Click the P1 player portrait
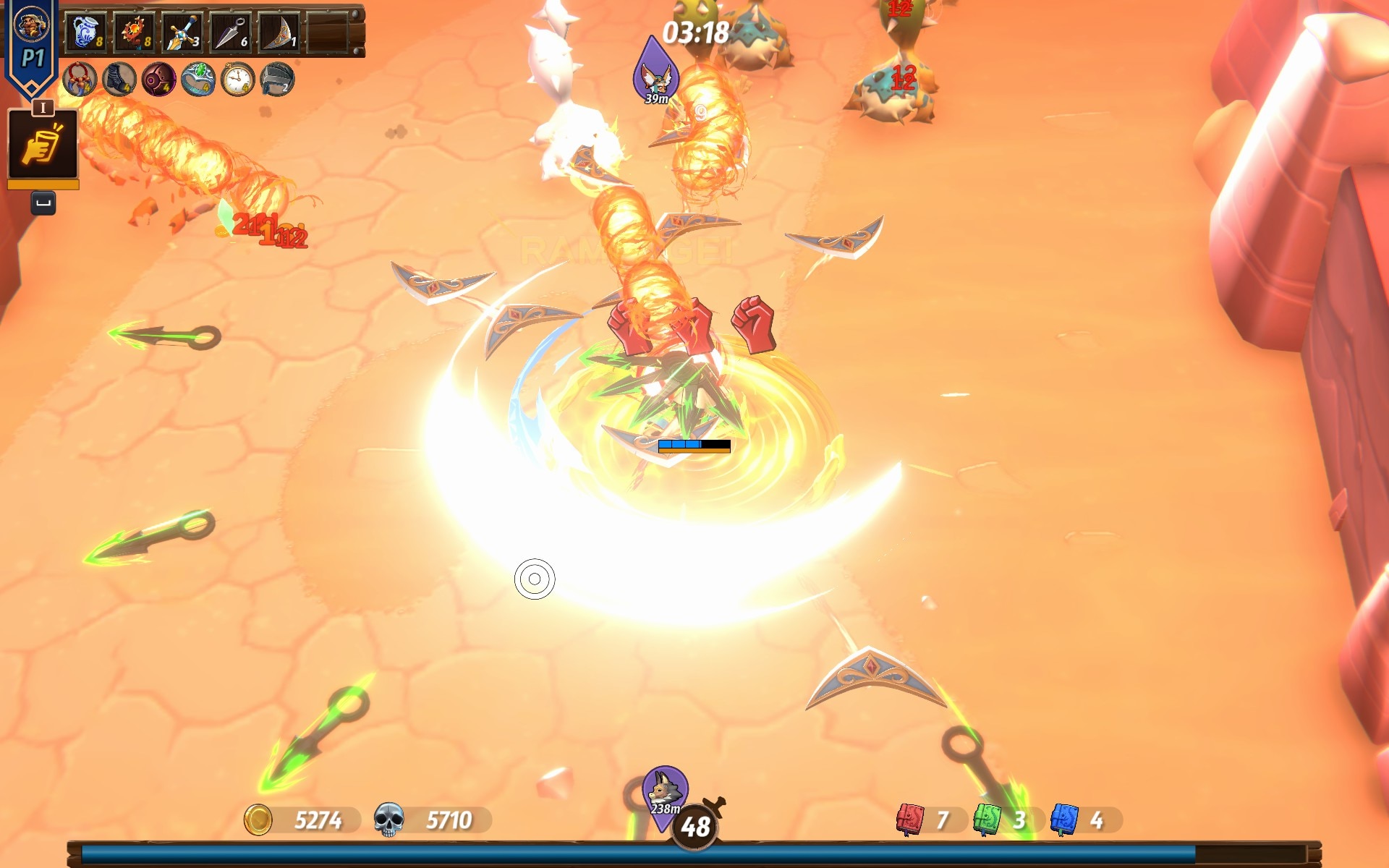 tap(31, 26)
